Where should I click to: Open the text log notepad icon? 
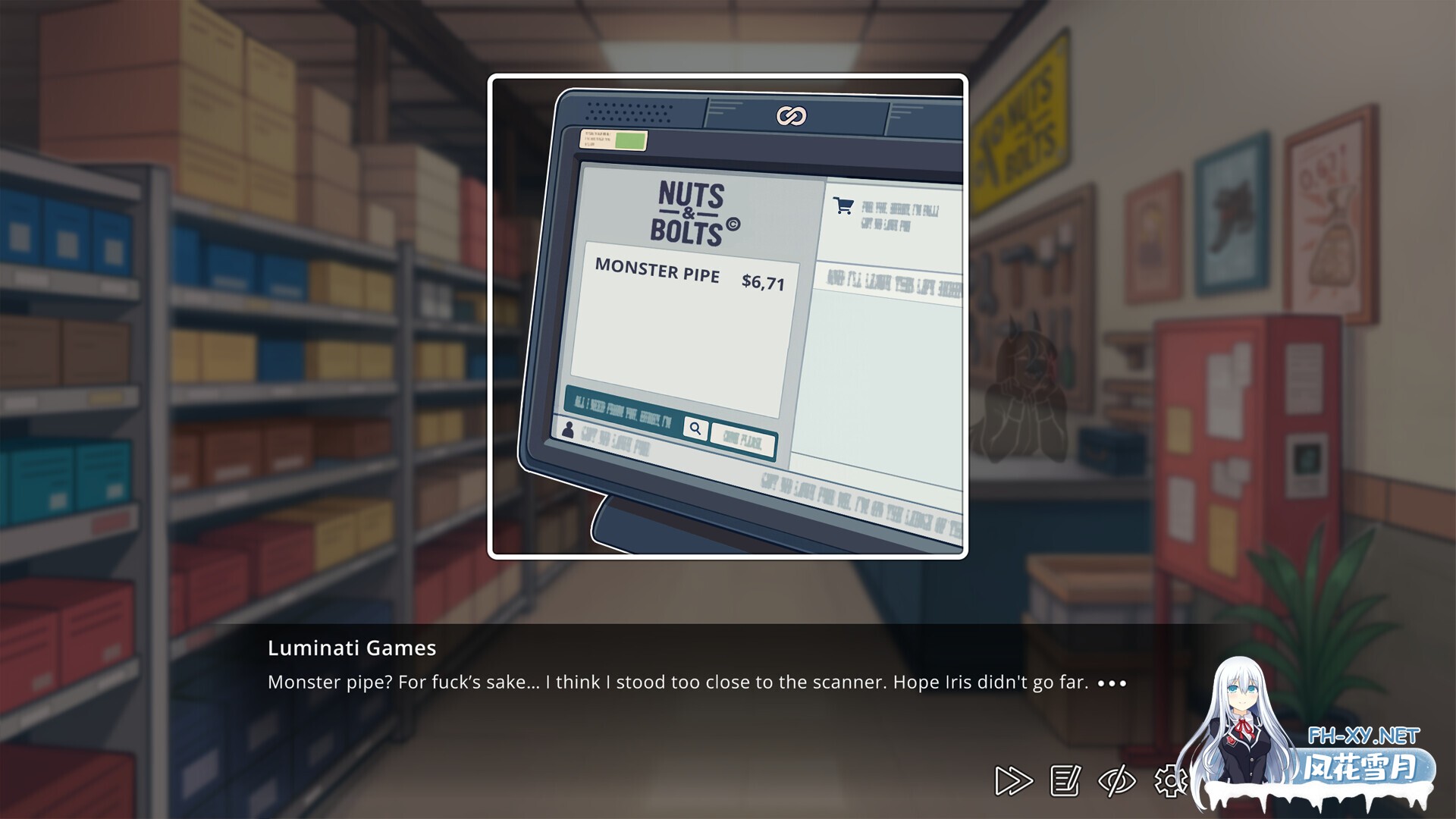pyautogui.click(x=1065, y=780)
